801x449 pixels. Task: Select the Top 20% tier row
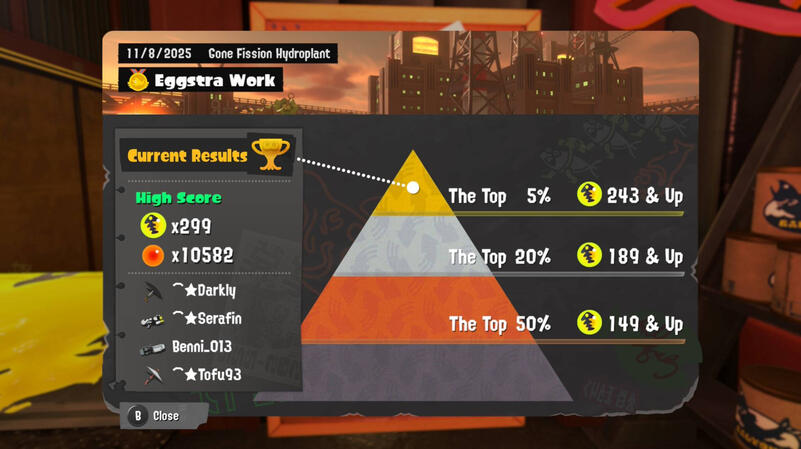tap(565, 257)
